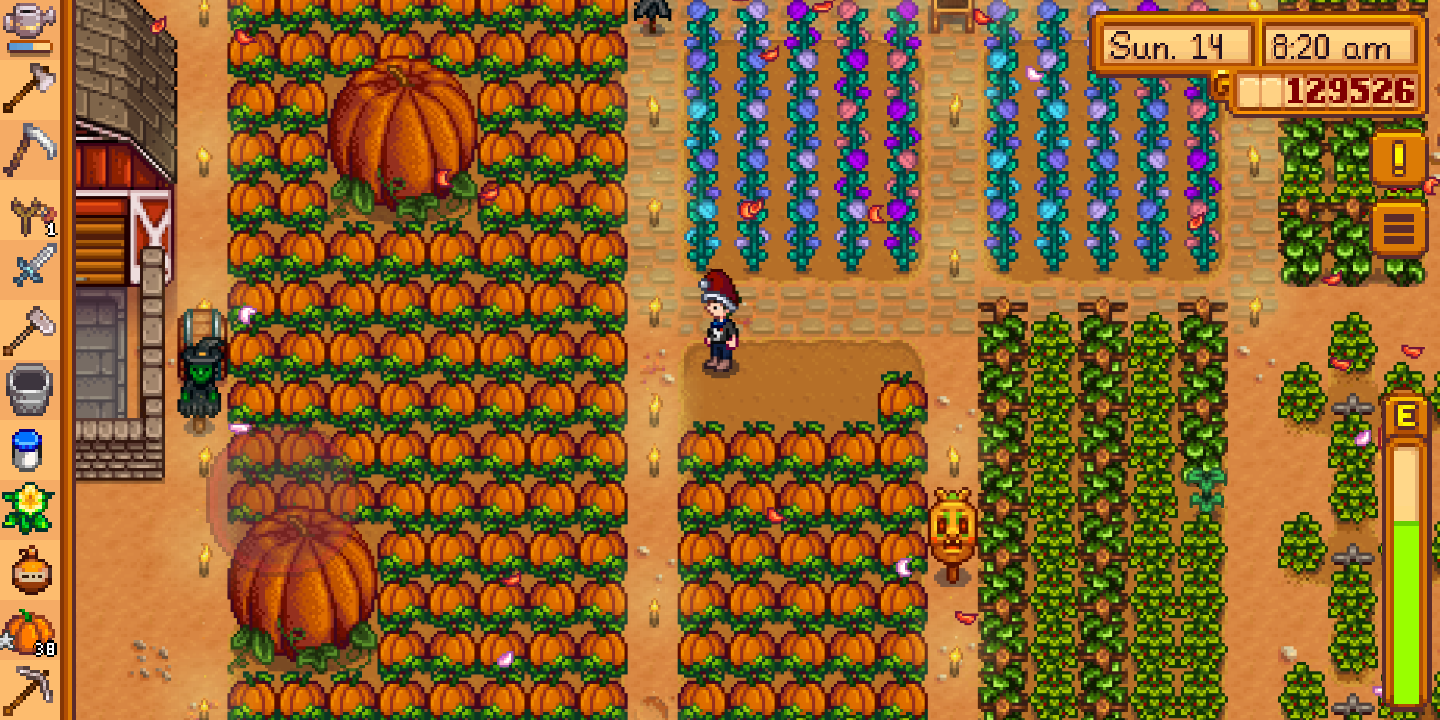This screenshot has height=720, width=1440.
Task: Select the milk pail bucket
Action: pyautogui.click(x=30, y=385)
